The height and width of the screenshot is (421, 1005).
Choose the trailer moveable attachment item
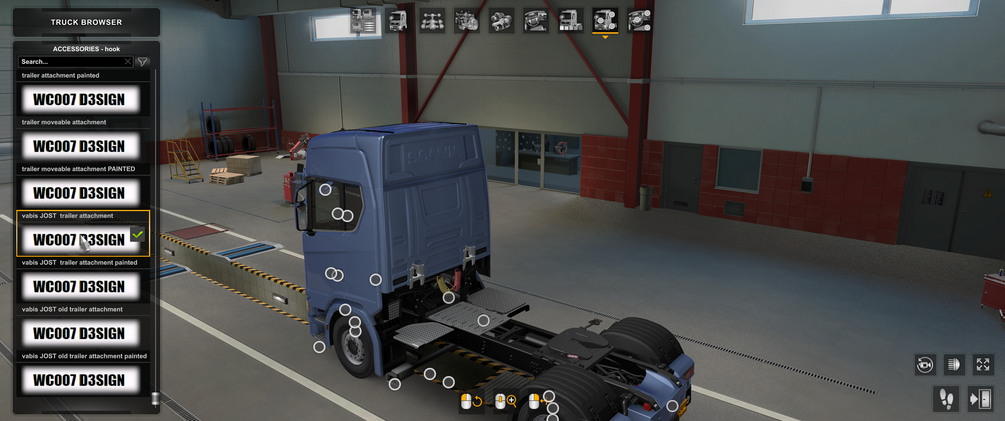(x=79, y=146)
